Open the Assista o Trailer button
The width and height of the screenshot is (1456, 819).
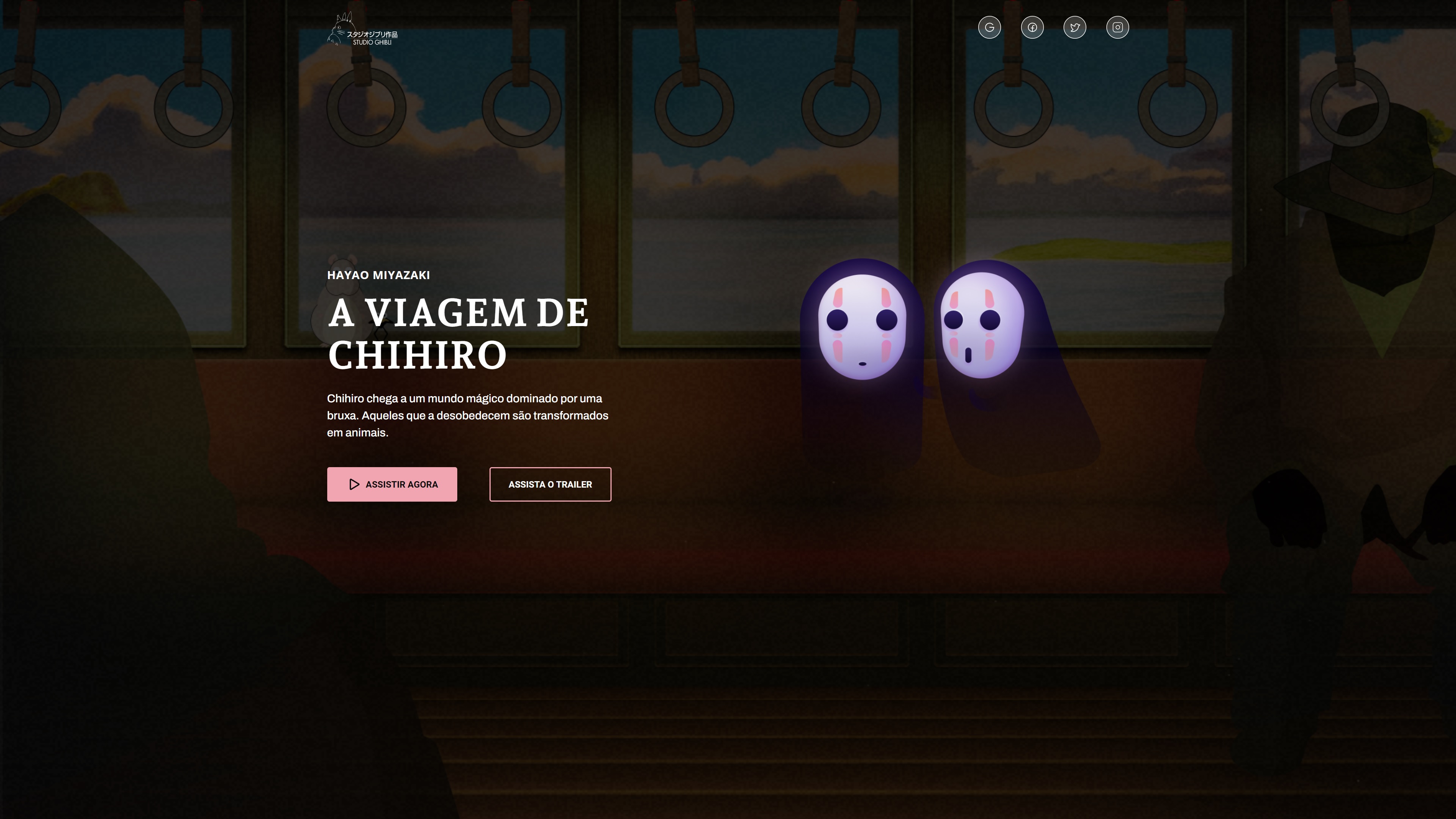pos(550,485)
